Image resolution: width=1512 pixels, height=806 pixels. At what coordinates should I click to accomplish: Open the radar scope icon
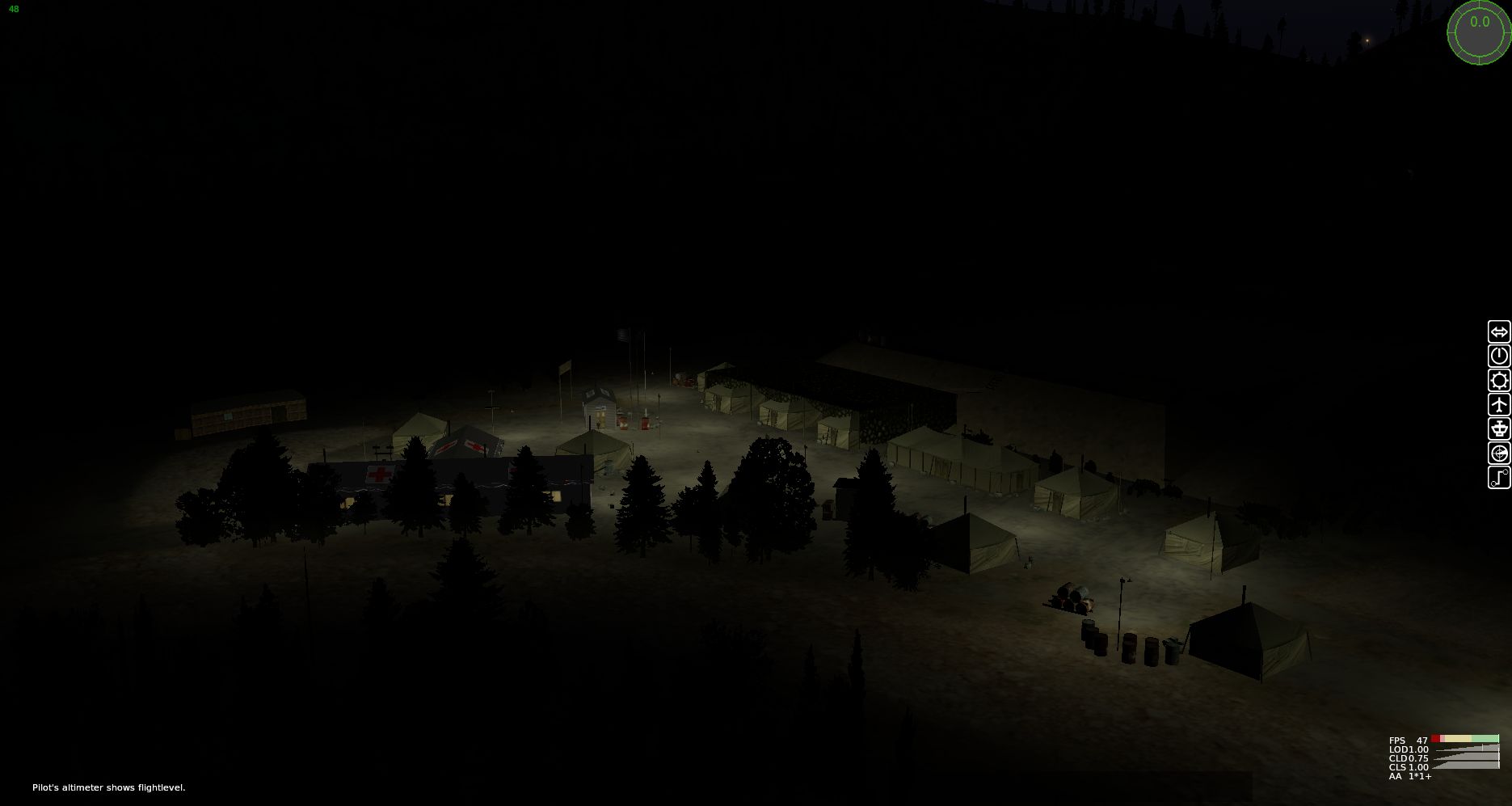1498,454
